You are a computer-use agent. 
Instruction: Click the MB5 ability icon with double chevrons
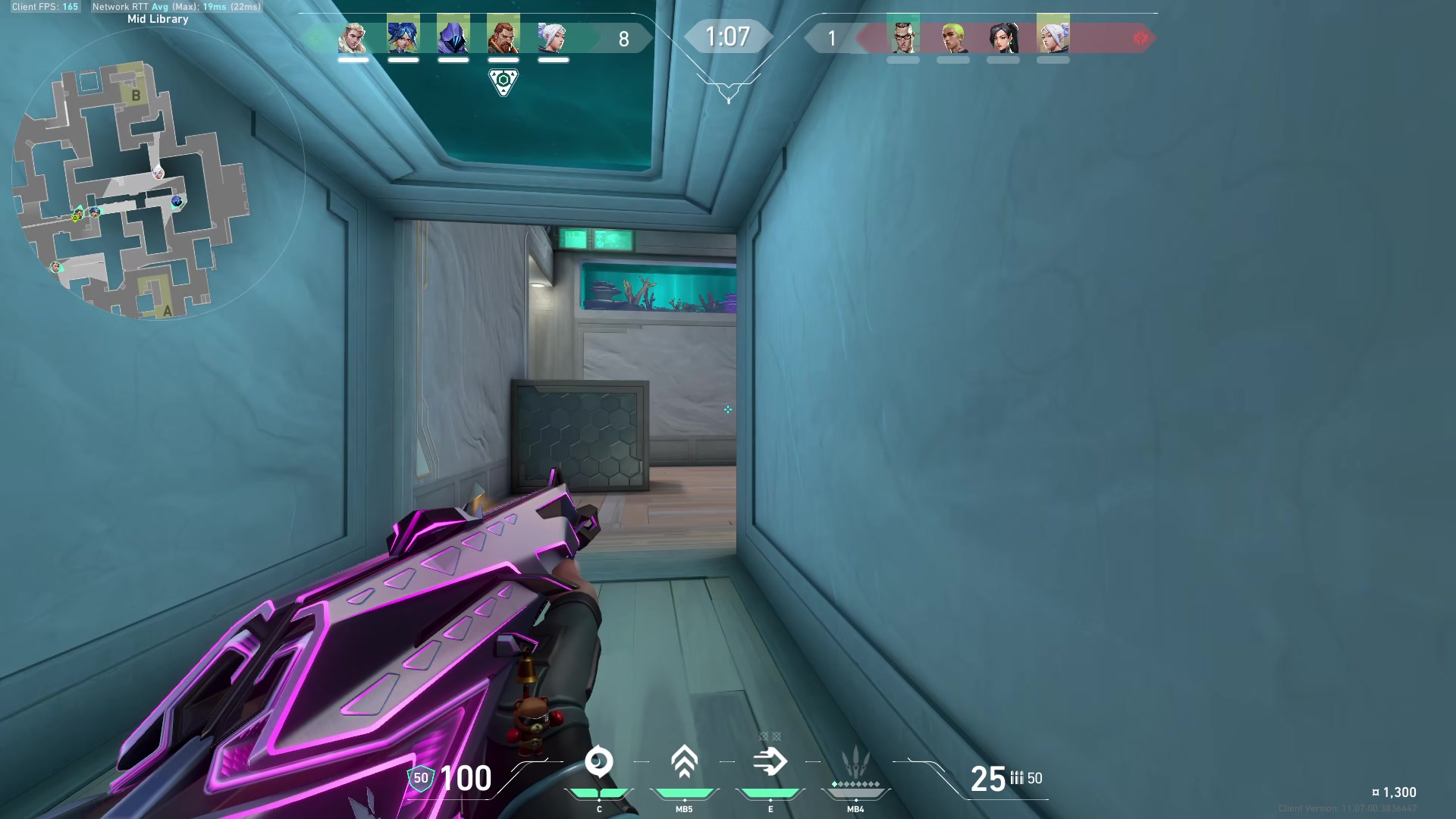pyautogui.click(x=684, y=762)
